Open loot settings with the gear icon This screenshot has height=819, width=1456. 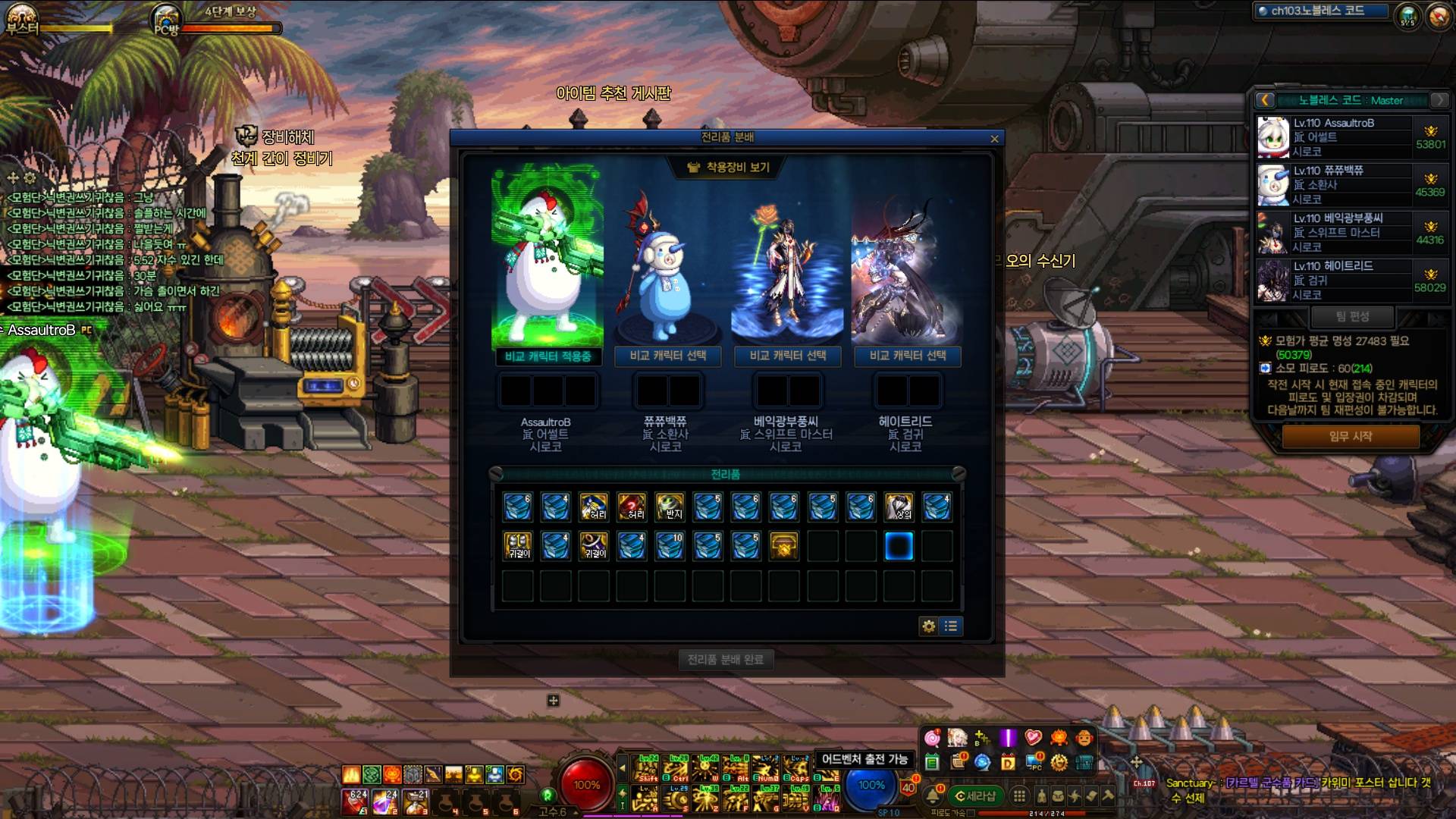coord(928,626)
